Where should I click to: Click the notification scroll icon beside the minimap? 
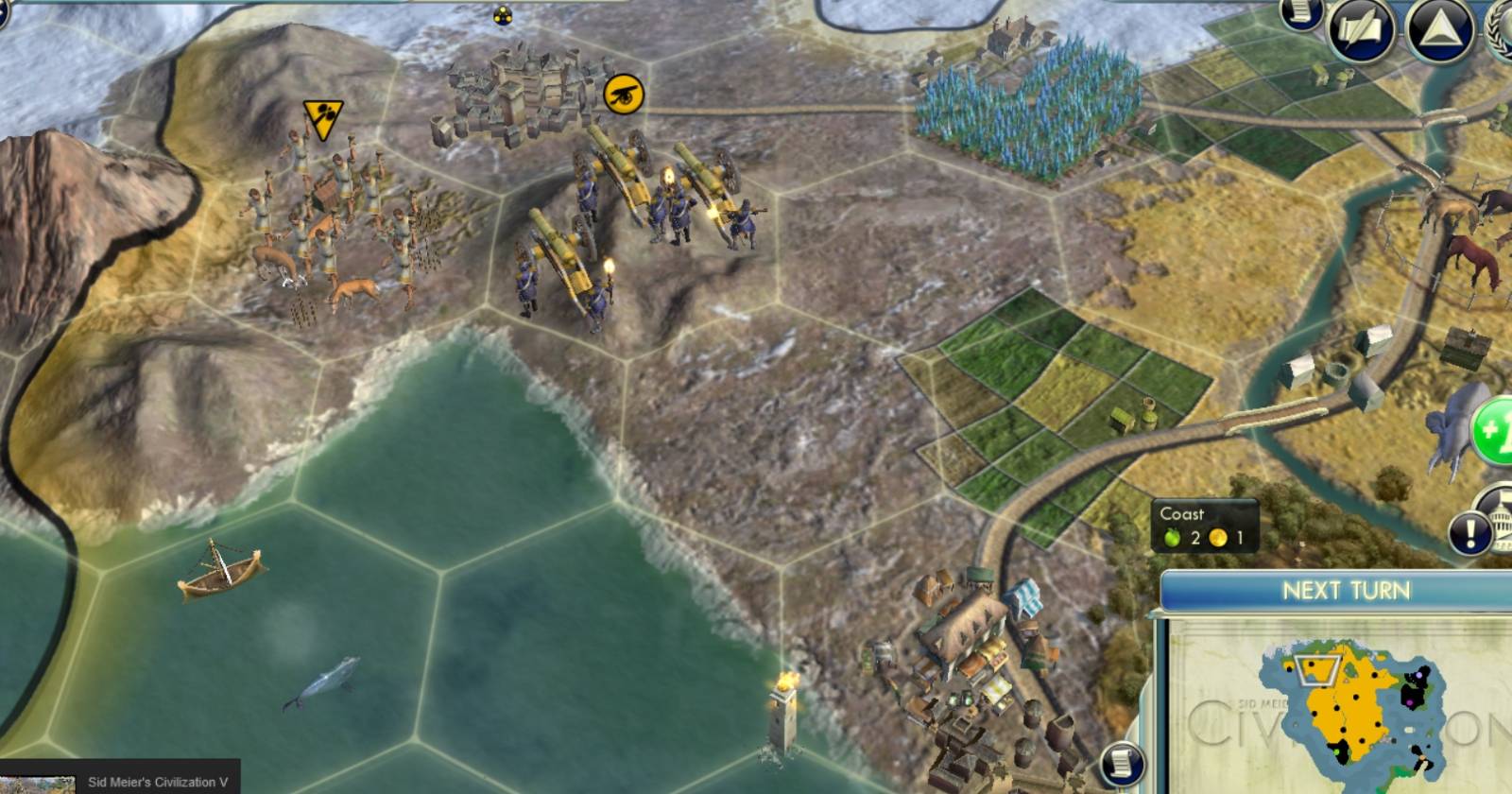coord(1121,762)
